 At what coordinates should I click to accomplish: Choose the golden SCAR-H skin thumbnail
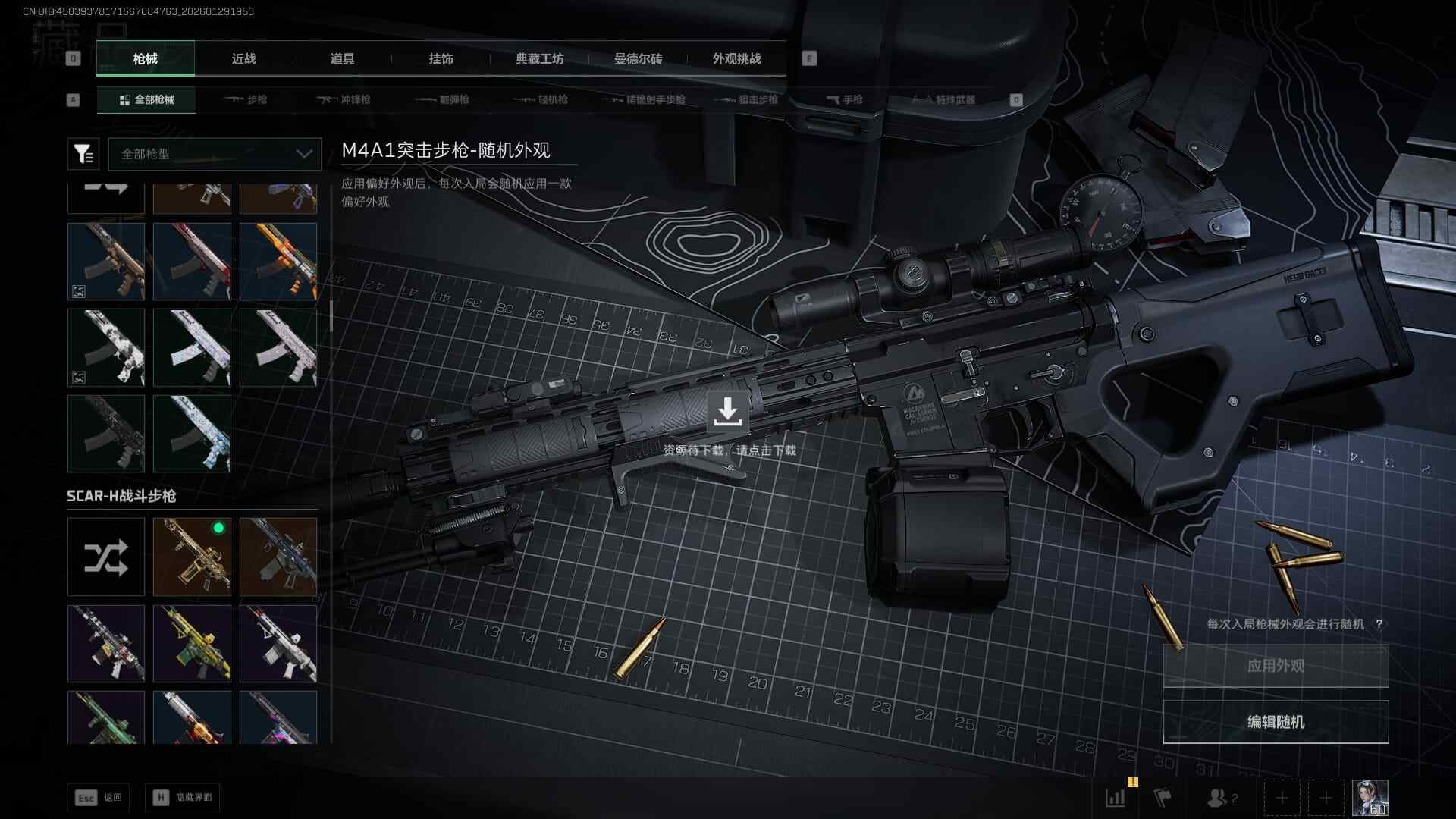pos(192,557)
